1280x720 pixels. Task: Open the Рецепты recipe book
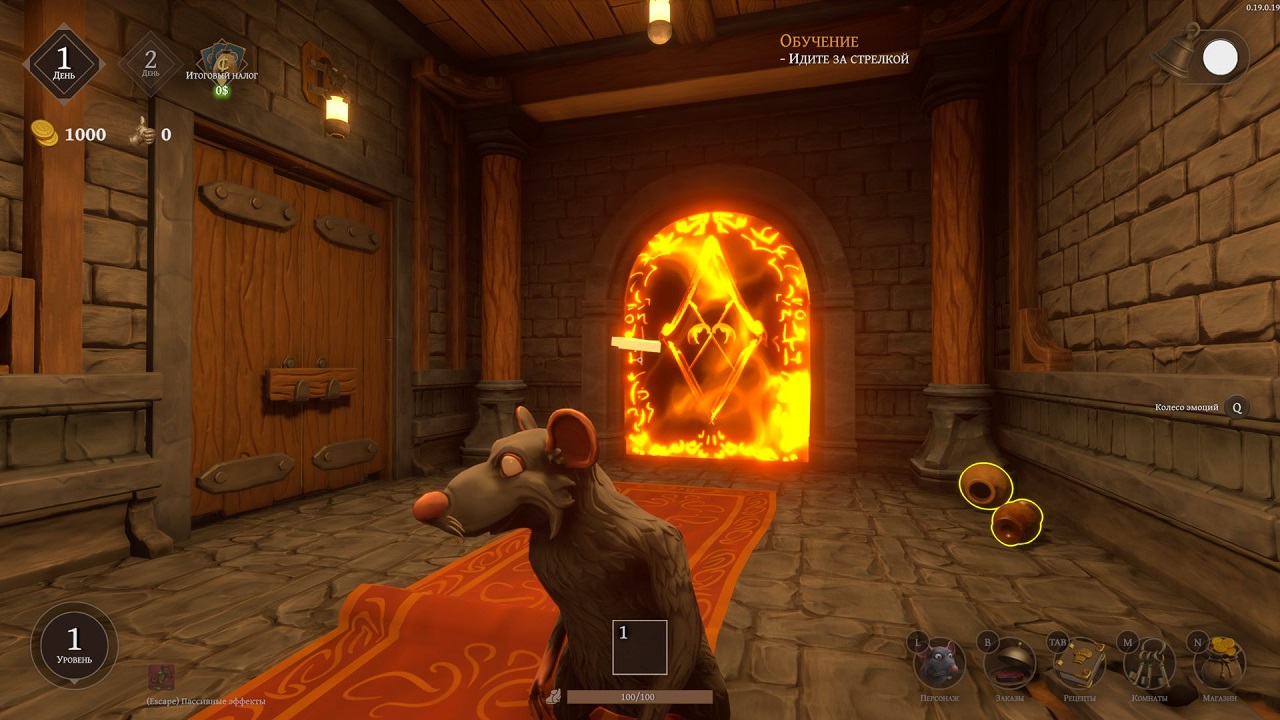(x=1080, y=663)
